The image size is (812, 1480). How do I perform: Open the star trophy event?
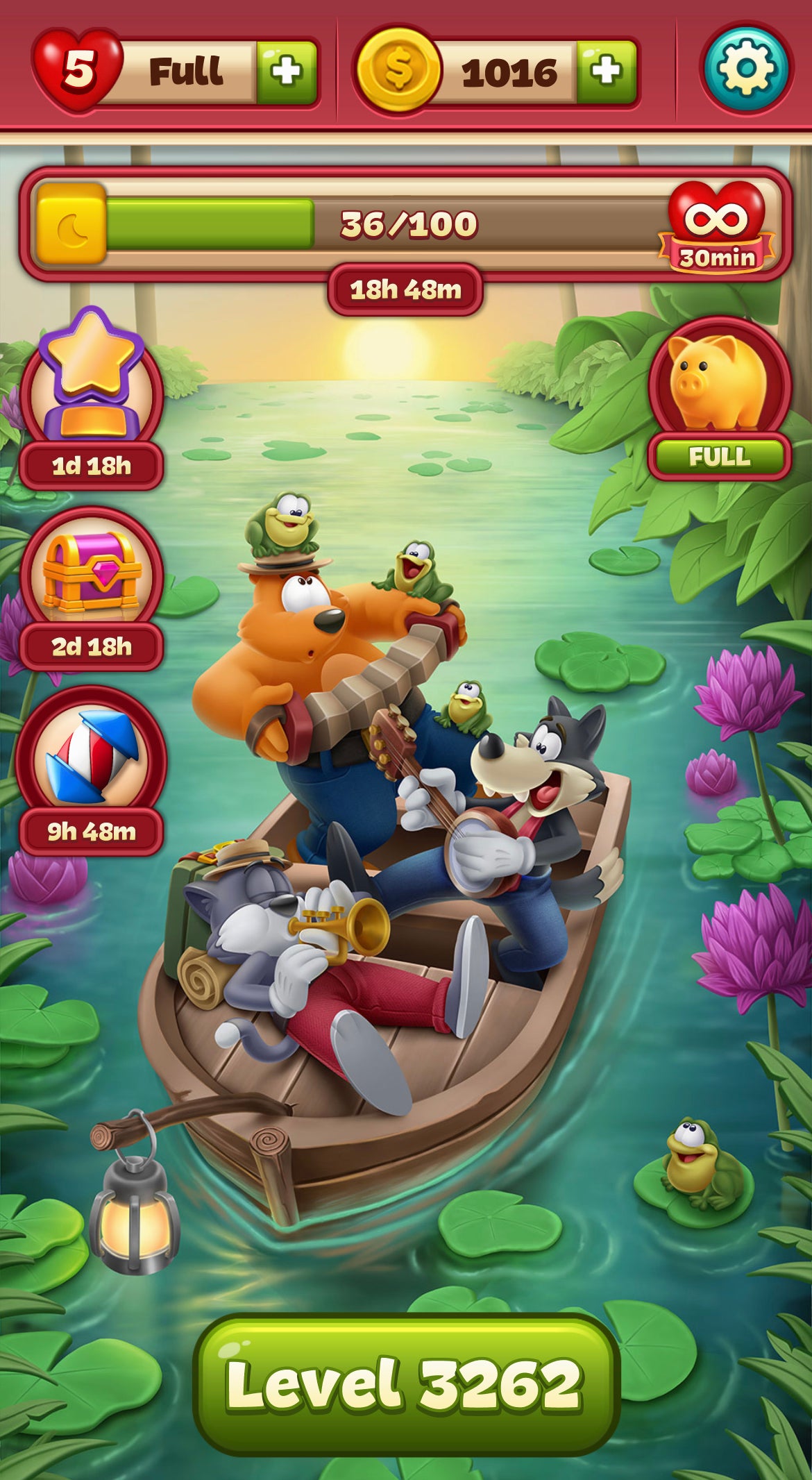click(x=92, y=389)
